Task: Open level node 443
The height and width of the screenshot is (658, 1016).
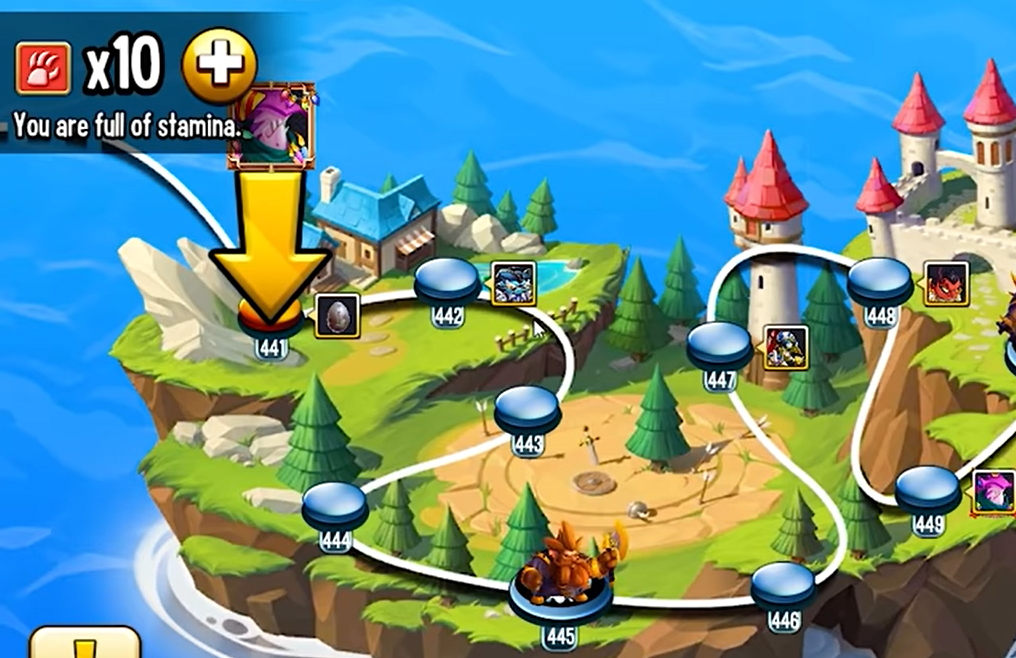Action: click(527, 410)
